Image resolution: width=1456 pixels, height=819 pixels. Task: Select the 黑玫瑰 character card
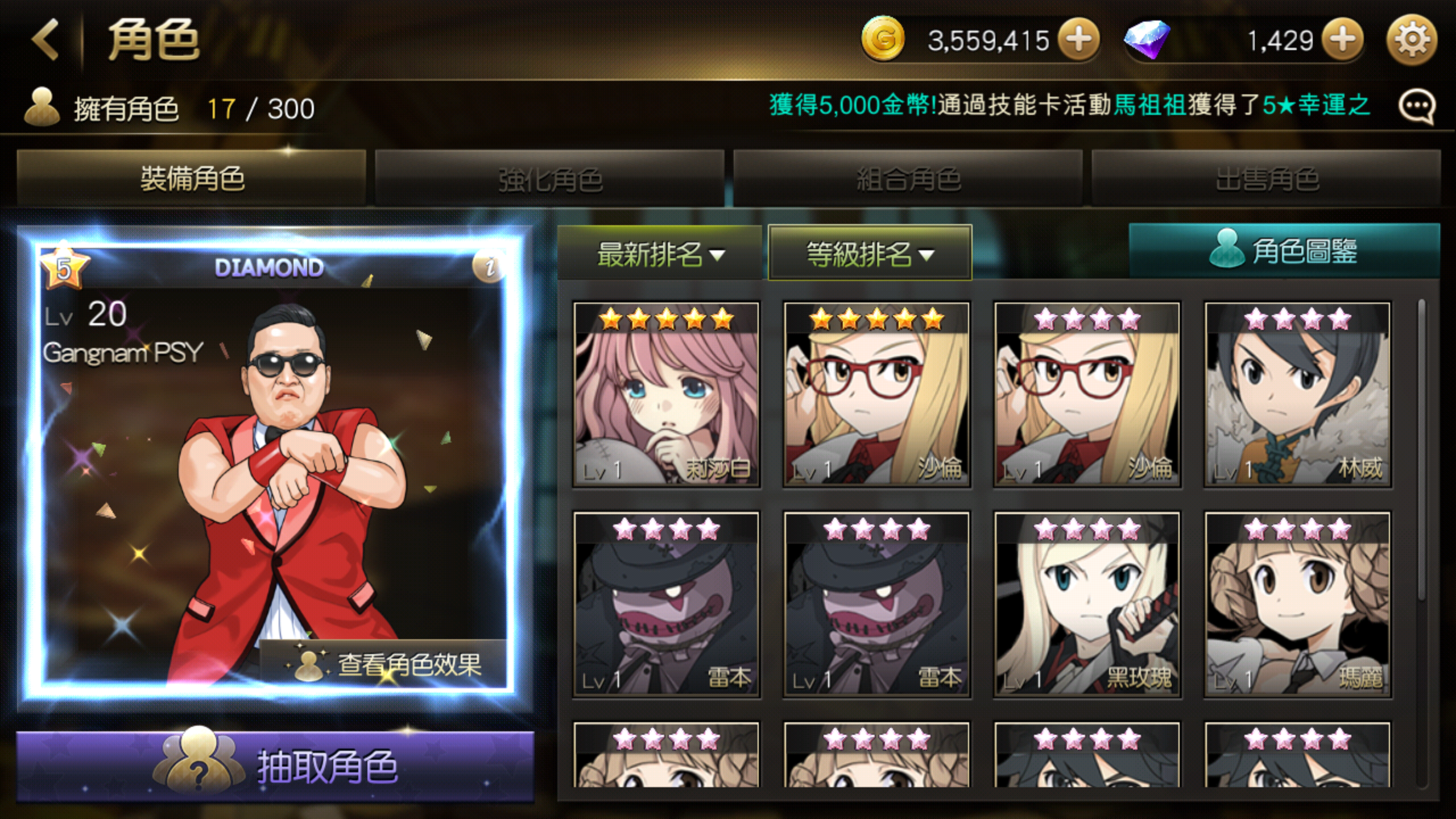[1087, 605]
